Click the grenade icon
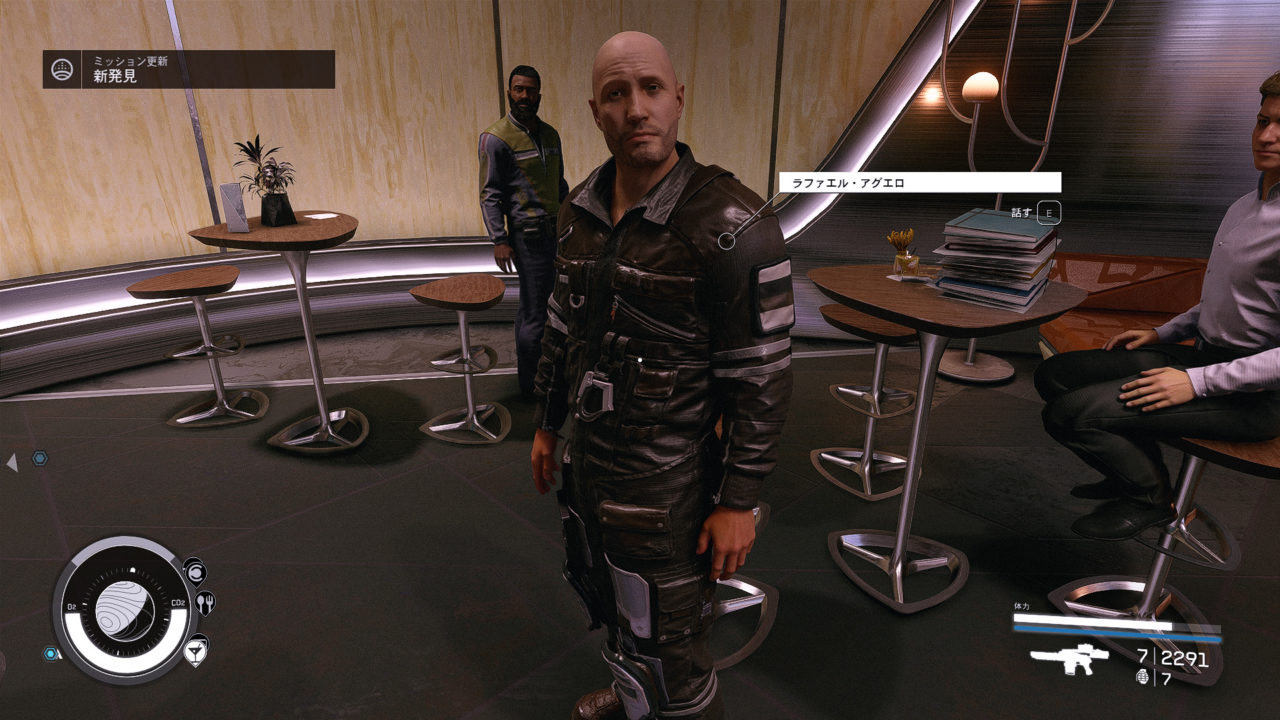Viewport: 1280px width, 720px height. (x=1143, y=678)
